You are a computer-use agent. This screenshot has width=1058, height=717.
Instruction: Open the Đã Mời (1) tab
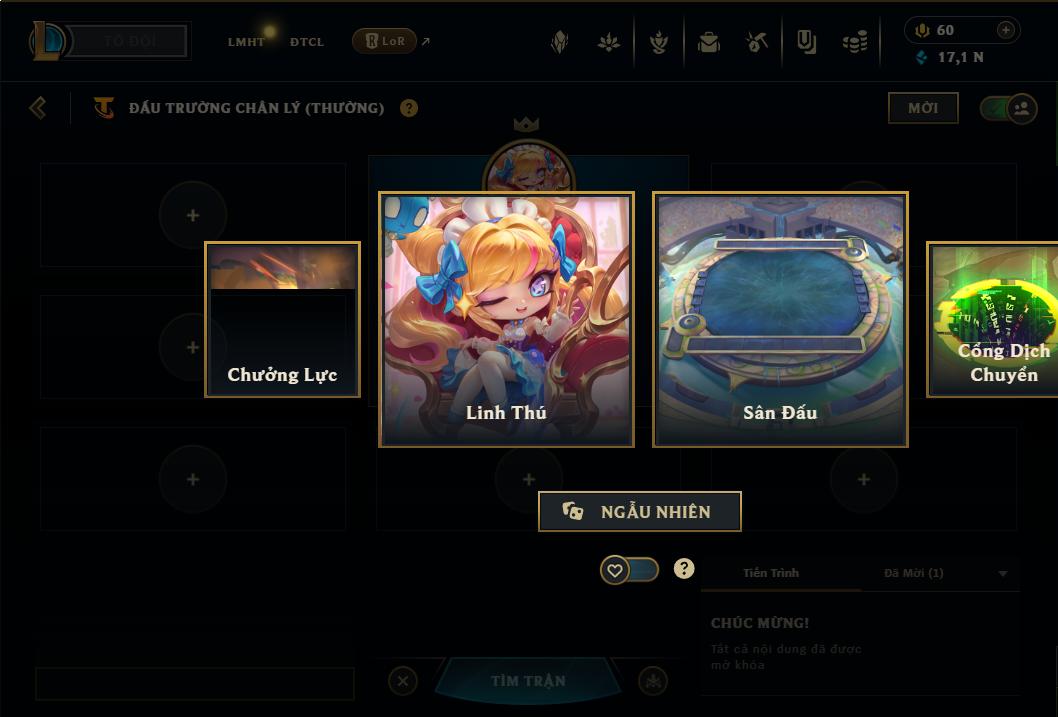(913, 573)
